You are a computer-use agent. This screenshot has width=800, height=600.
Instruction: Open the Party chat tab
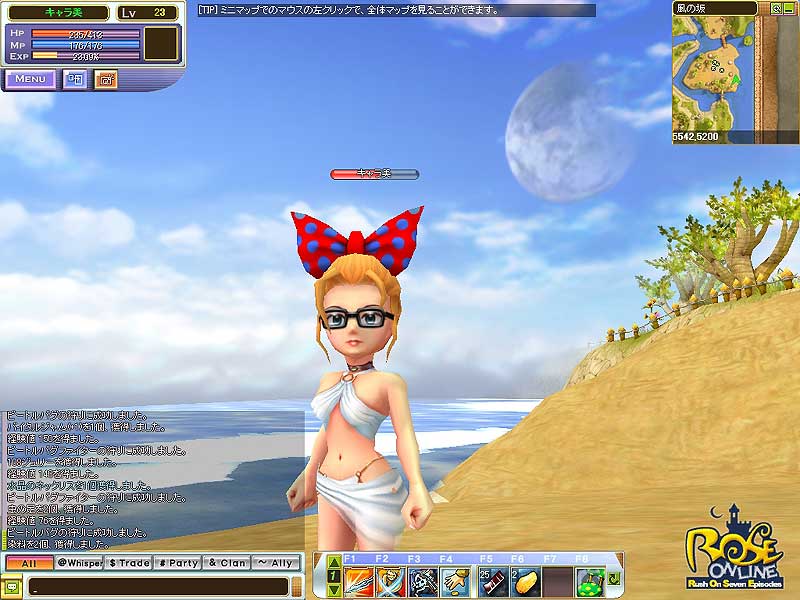[178, 563]
